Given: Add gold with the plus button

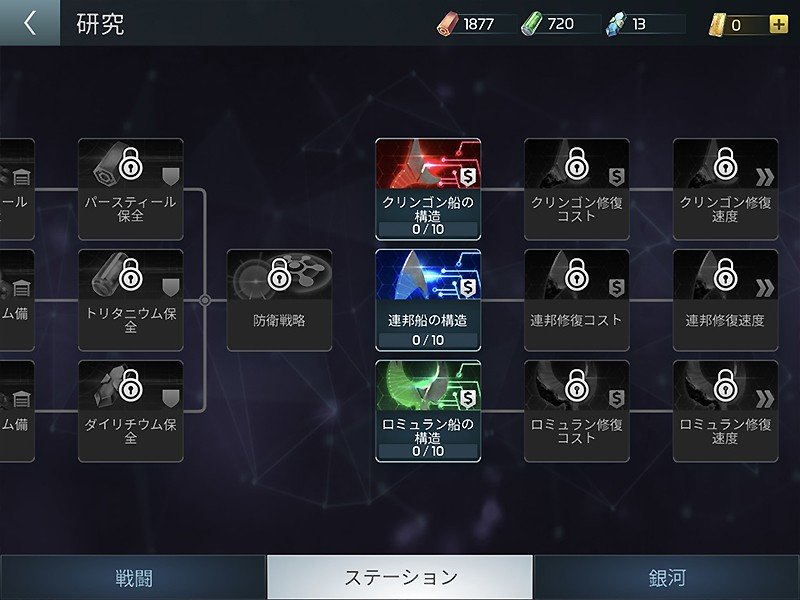Looking at the screenshot, I should tap(779, 24).
